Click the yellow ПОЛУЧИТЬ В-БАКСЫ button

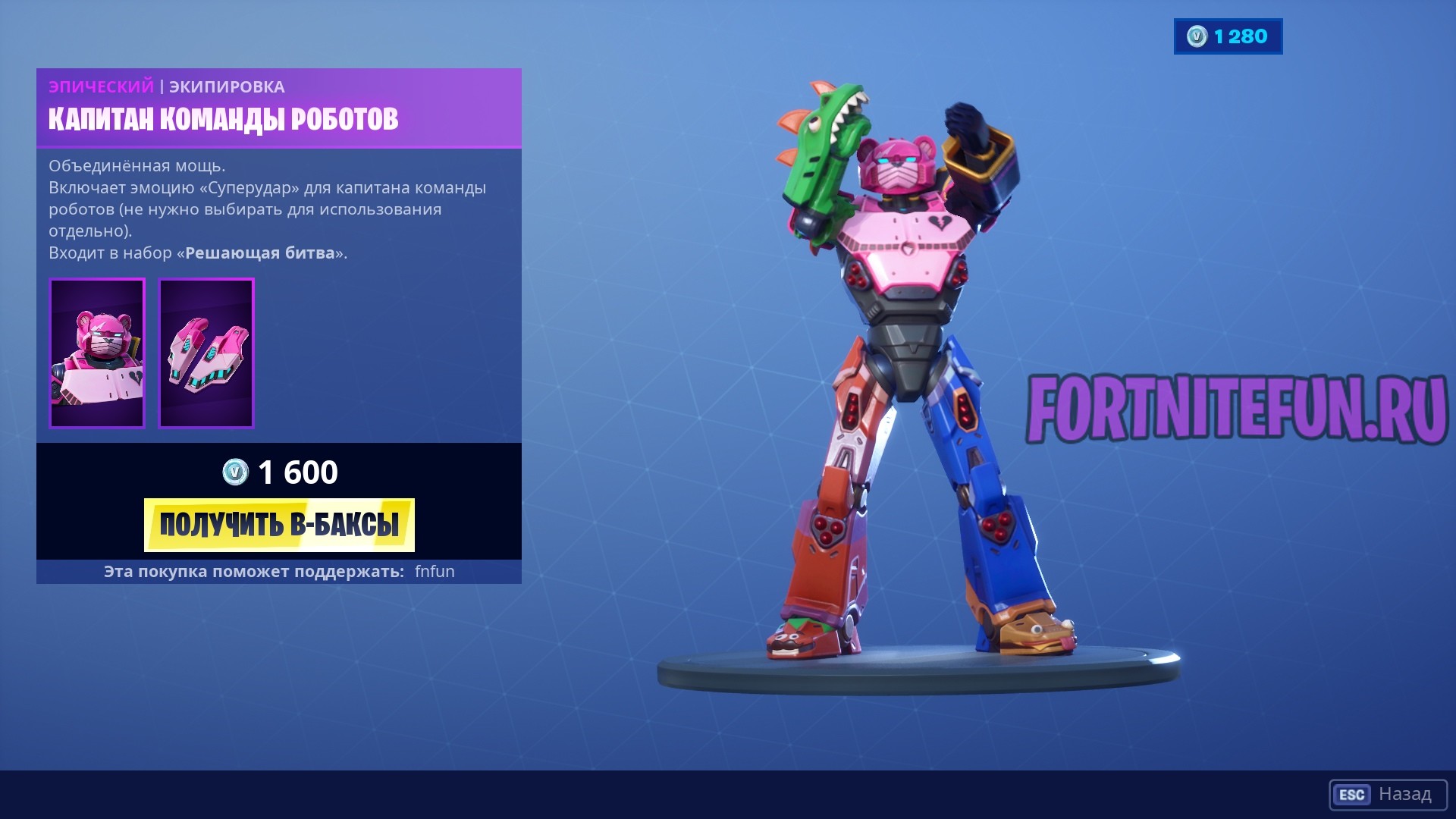coord(279,525)
